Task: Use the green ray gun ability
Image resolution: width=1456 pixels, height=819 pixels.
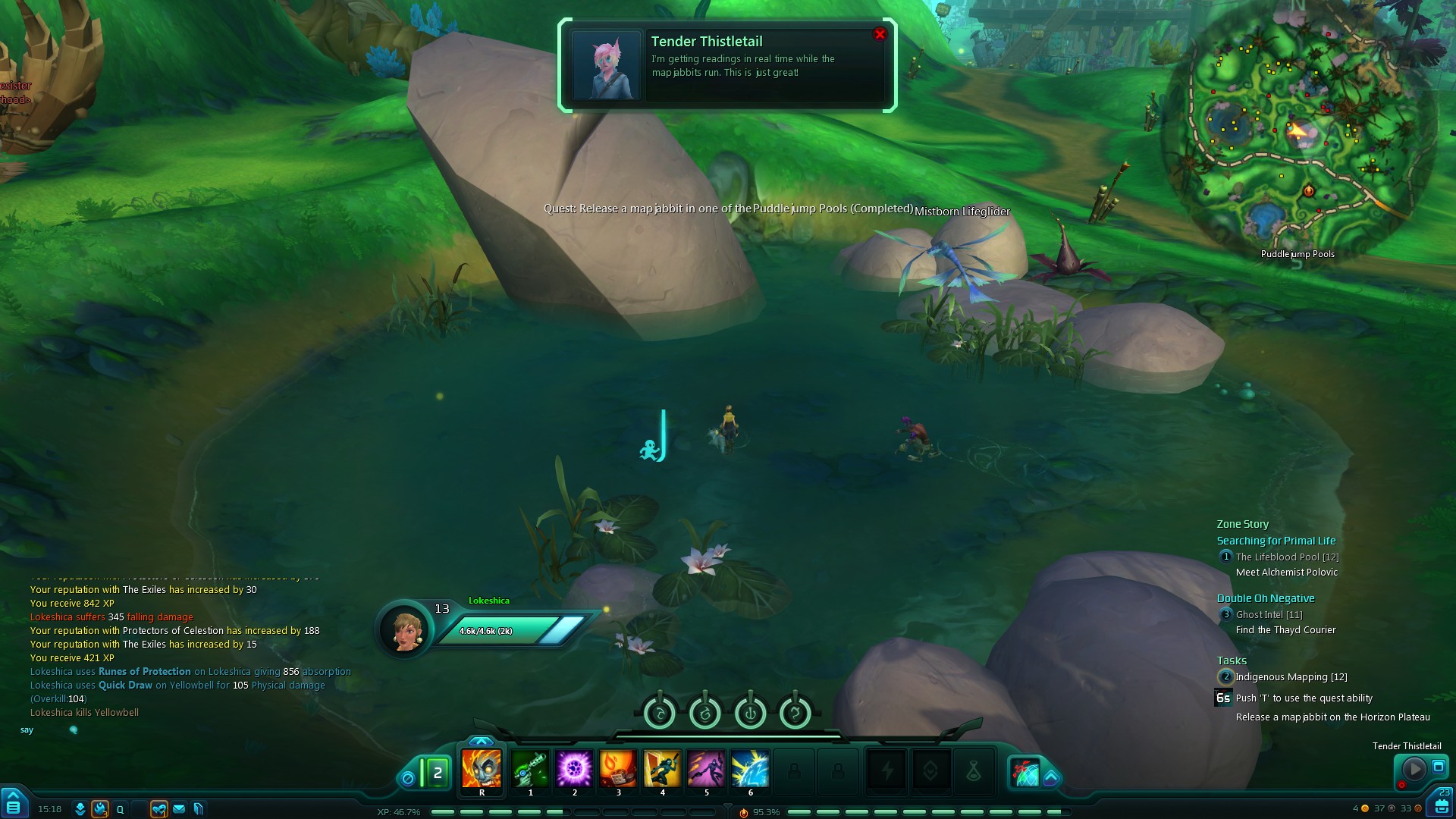Action: pyautogui.click(x=530, y=769)
